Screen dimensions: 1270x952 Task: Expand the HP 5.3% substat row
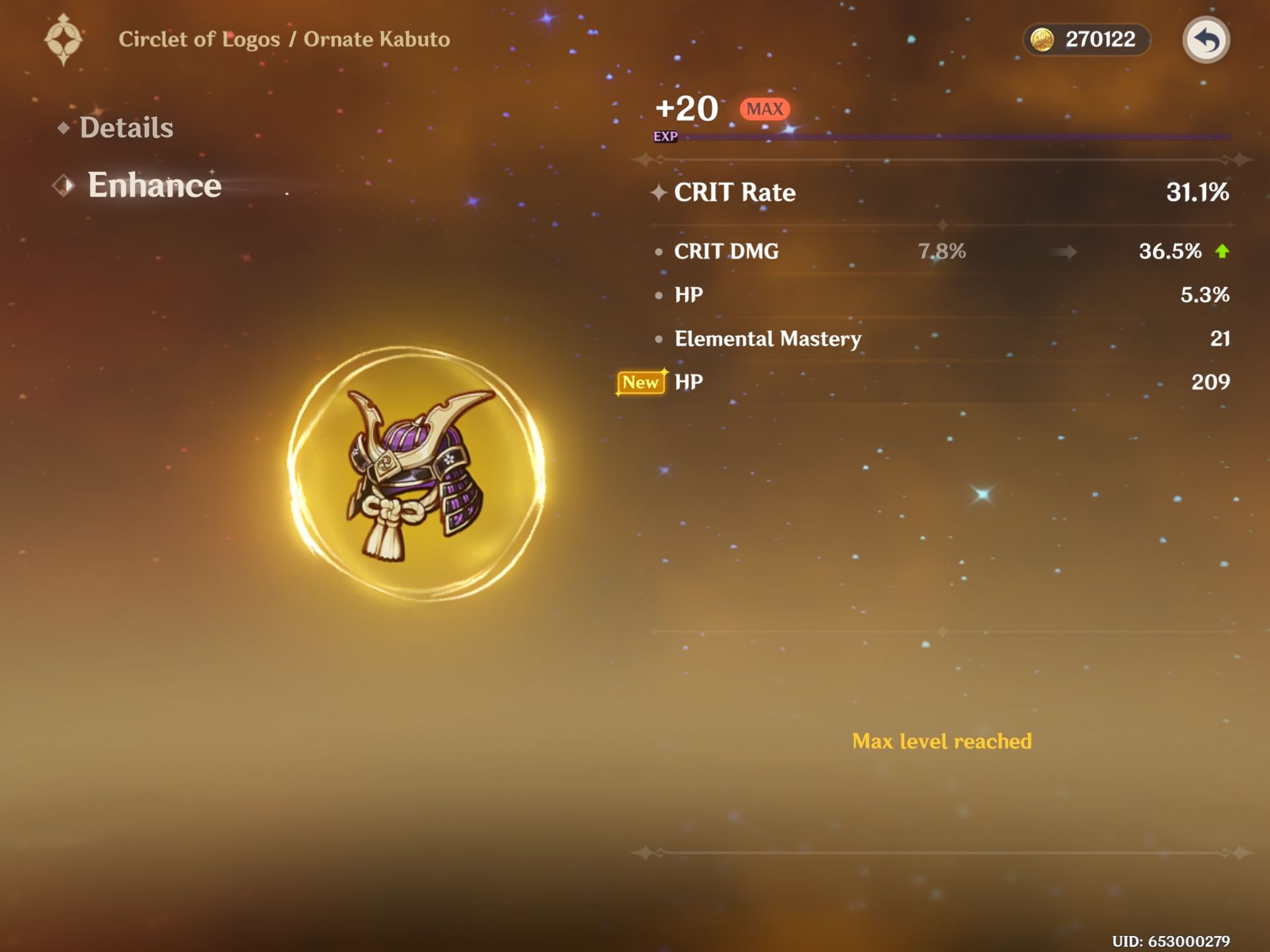pos(926,295)
